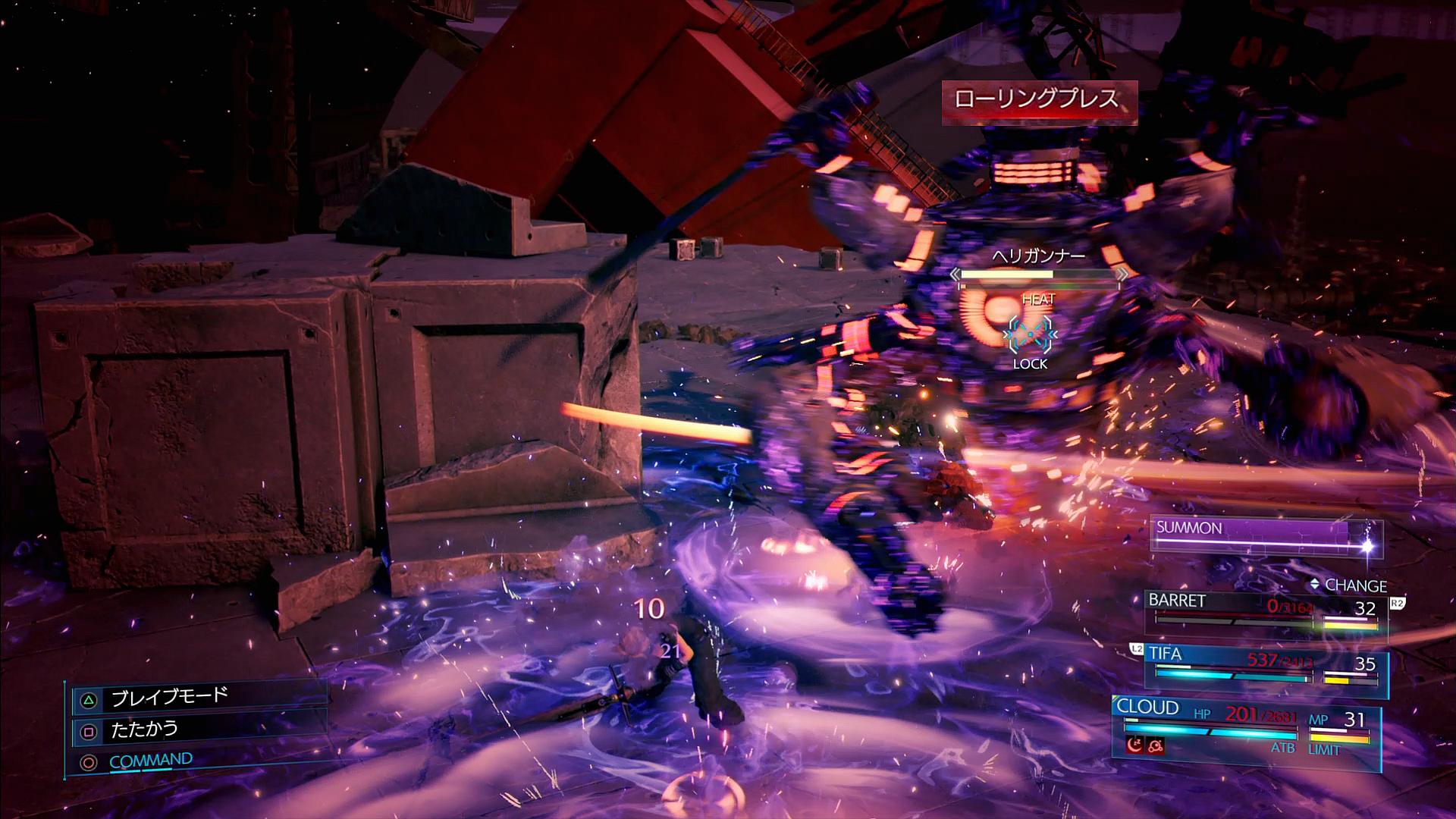
Task: Activate the SUMMON gauge
Action: click(x=1265, y=536)
